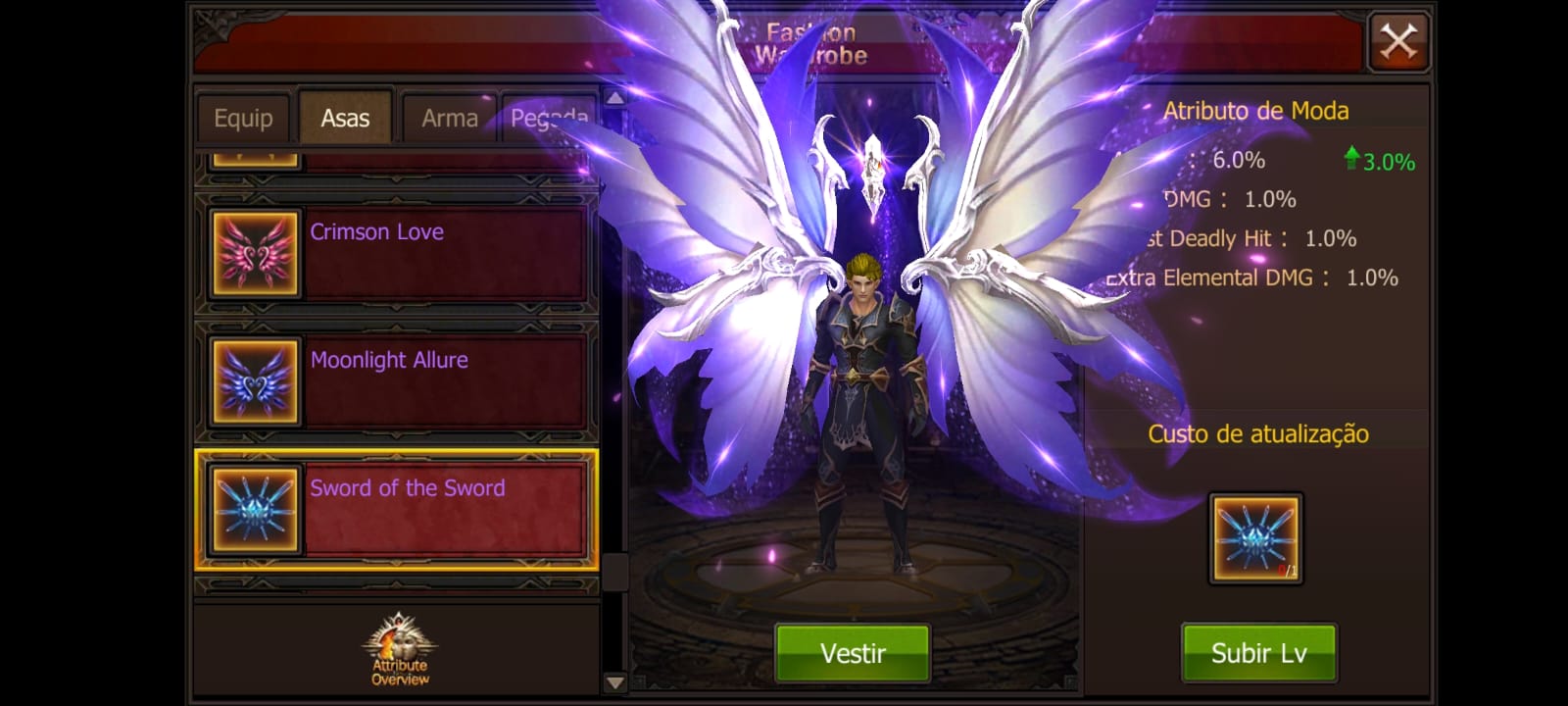Image resolution: width=1568 pixels, height=706 pixels.
Task: Open the Asas wings tab
Action: 345,119
